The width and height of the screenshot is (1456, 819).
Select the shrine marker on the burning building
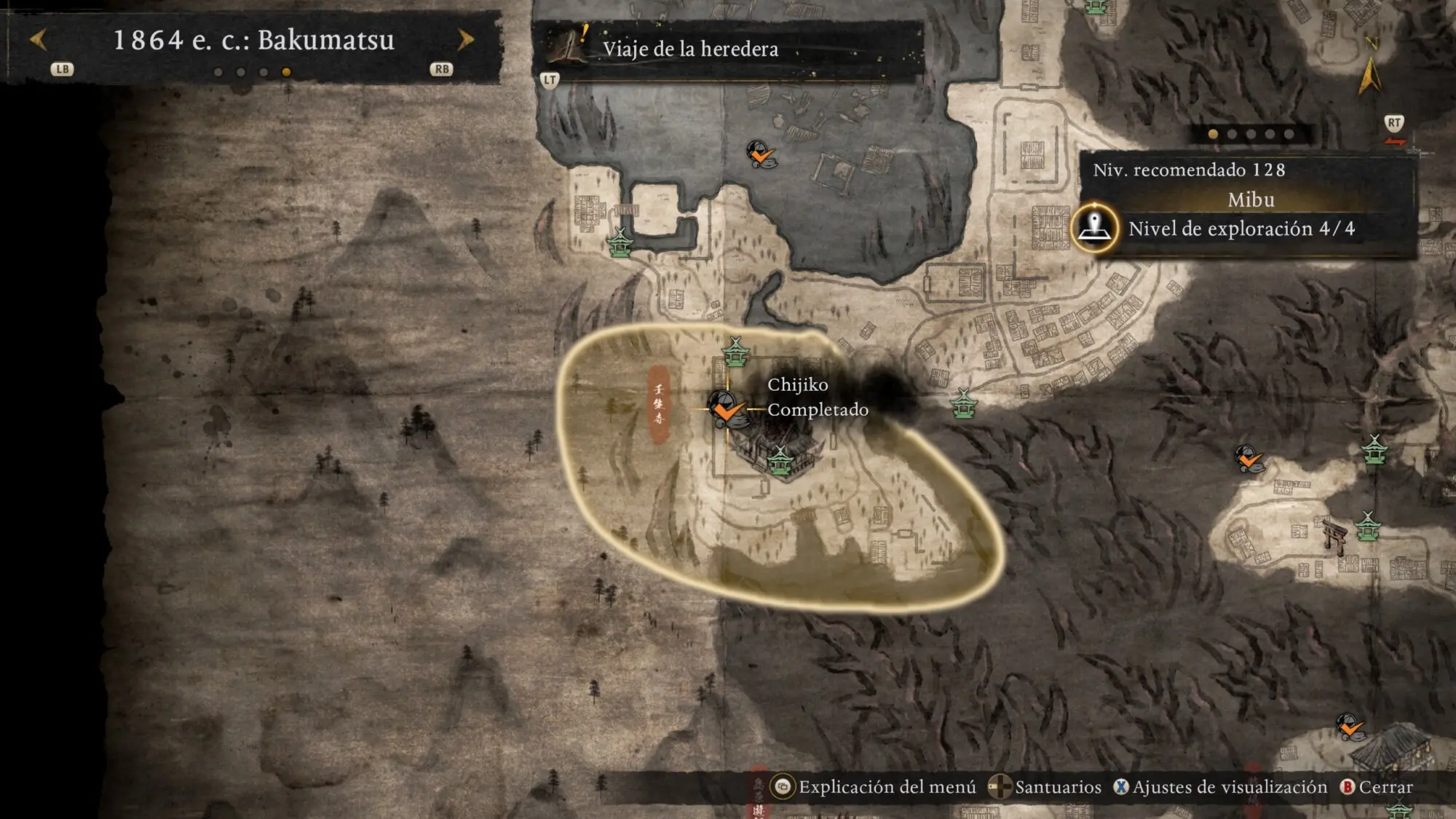point(780,462)
